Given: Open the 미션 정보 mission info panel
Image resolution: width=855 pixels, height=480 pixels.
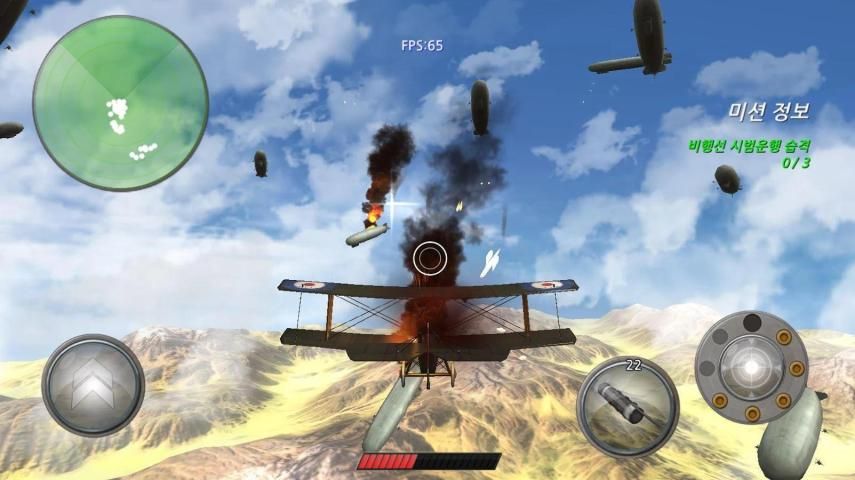Looking at the screenshot, I should (x=768, y=112).
